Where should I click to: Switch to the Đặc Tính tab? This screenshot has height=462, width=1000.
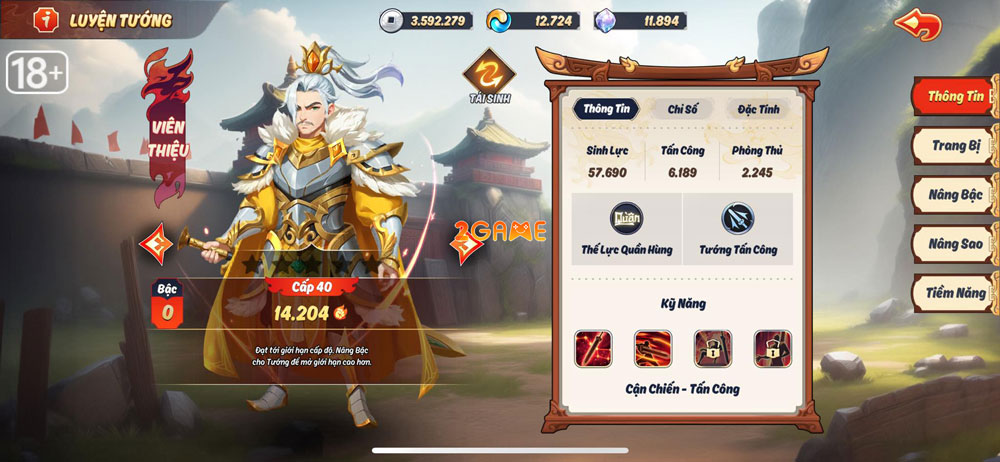click(x=758, y=109)
